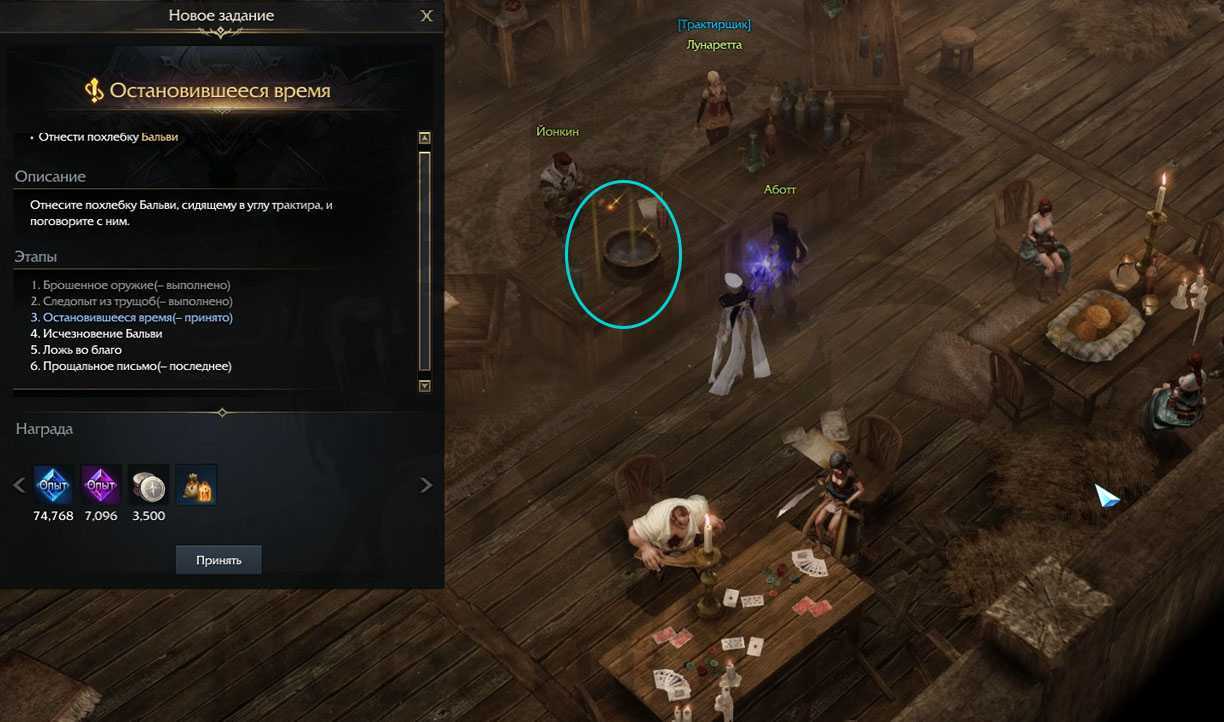
Task: Show previous rewards with the left arrow
Action: (x=18, y=485)
